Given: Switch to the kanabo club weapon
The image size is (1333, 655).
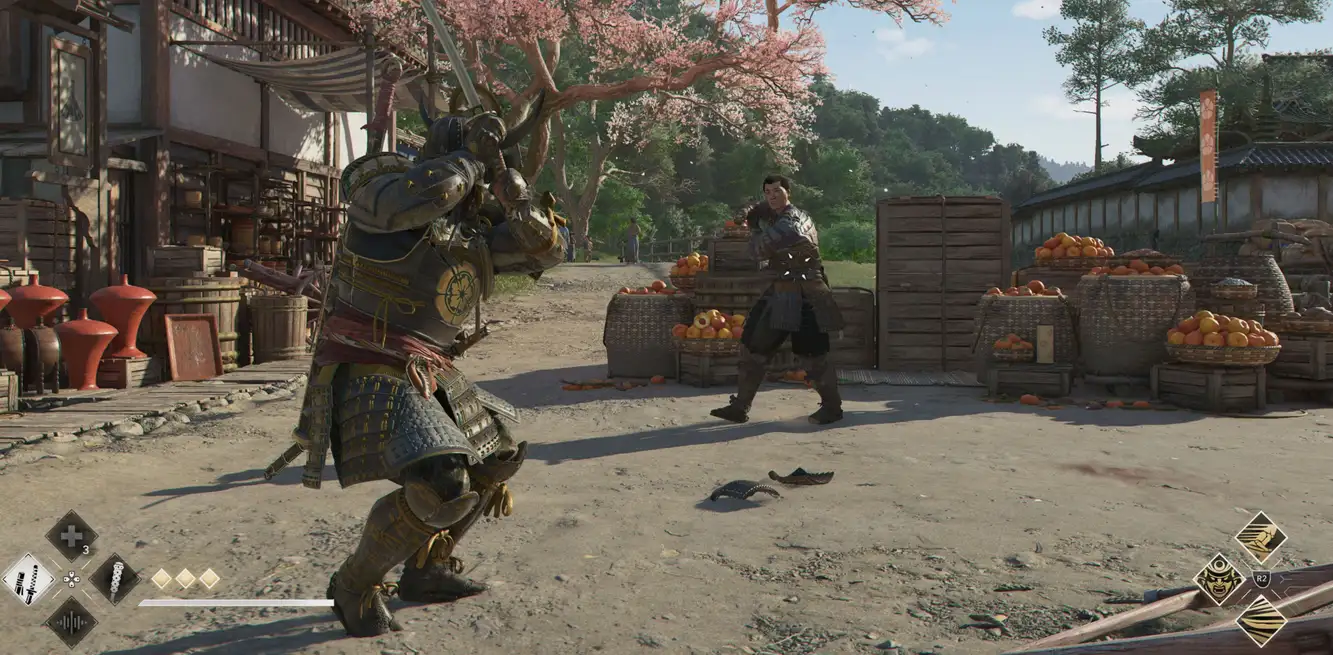Looking at the screenshot, I should tap(114, 579).
